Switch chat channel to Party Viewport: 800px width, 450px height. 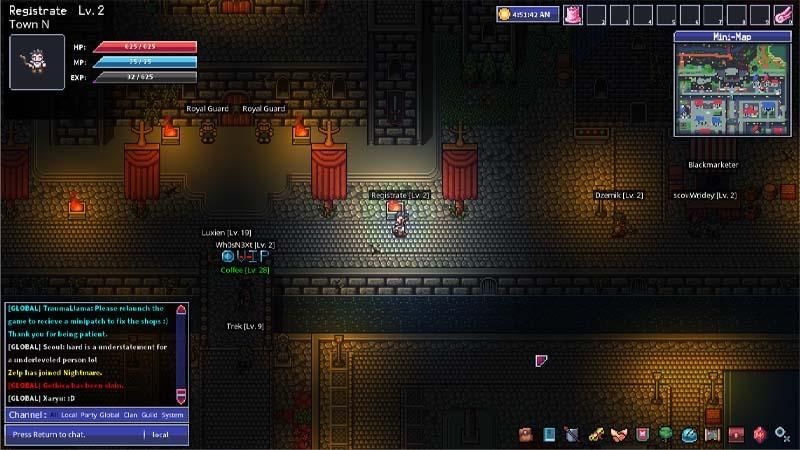click(x=89, y=414)
